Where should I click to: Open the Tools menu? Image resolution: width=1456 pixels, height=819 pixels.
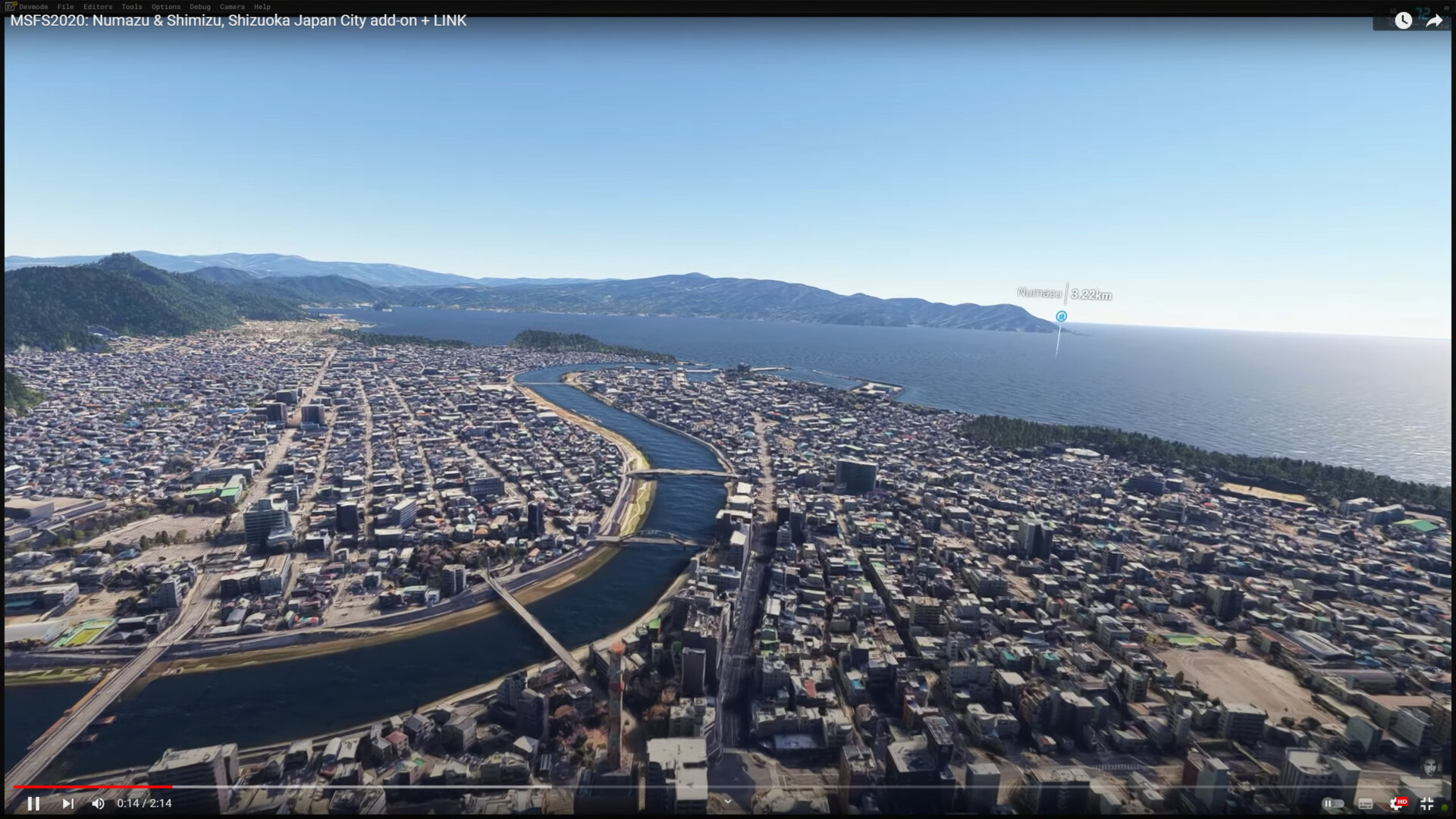coord(131,7)
